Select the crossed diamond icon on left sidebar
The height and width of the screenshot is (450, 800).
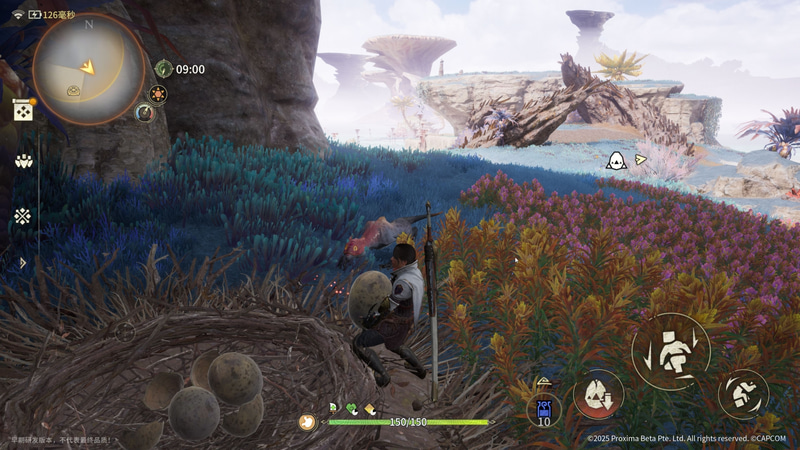coord(22,215)
